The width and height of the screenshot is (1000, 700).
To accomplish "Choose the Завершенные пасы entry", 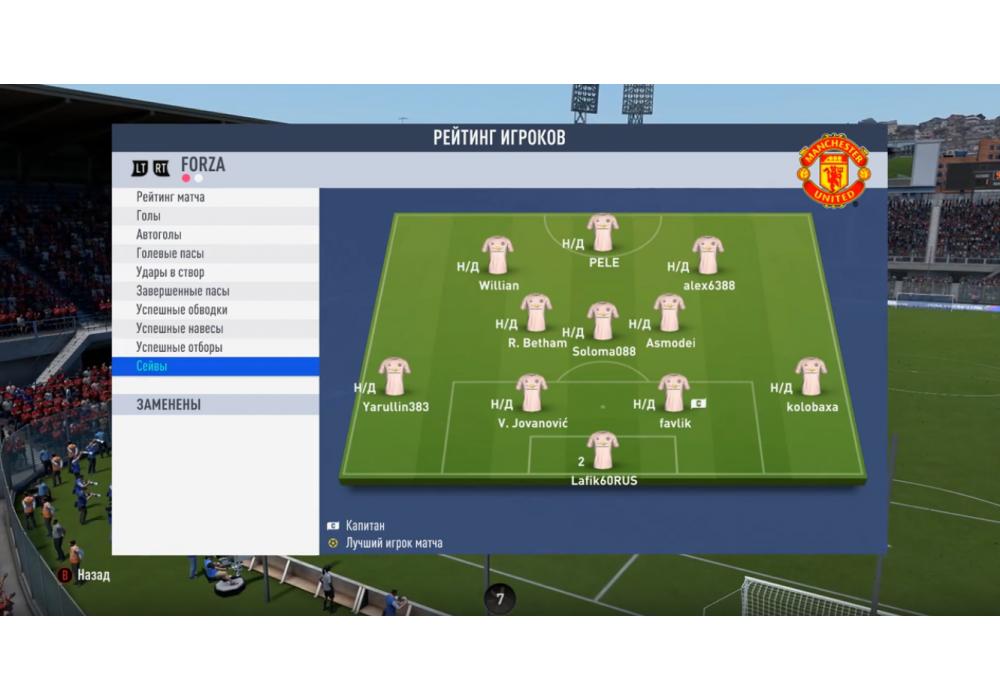I will 215,291.
